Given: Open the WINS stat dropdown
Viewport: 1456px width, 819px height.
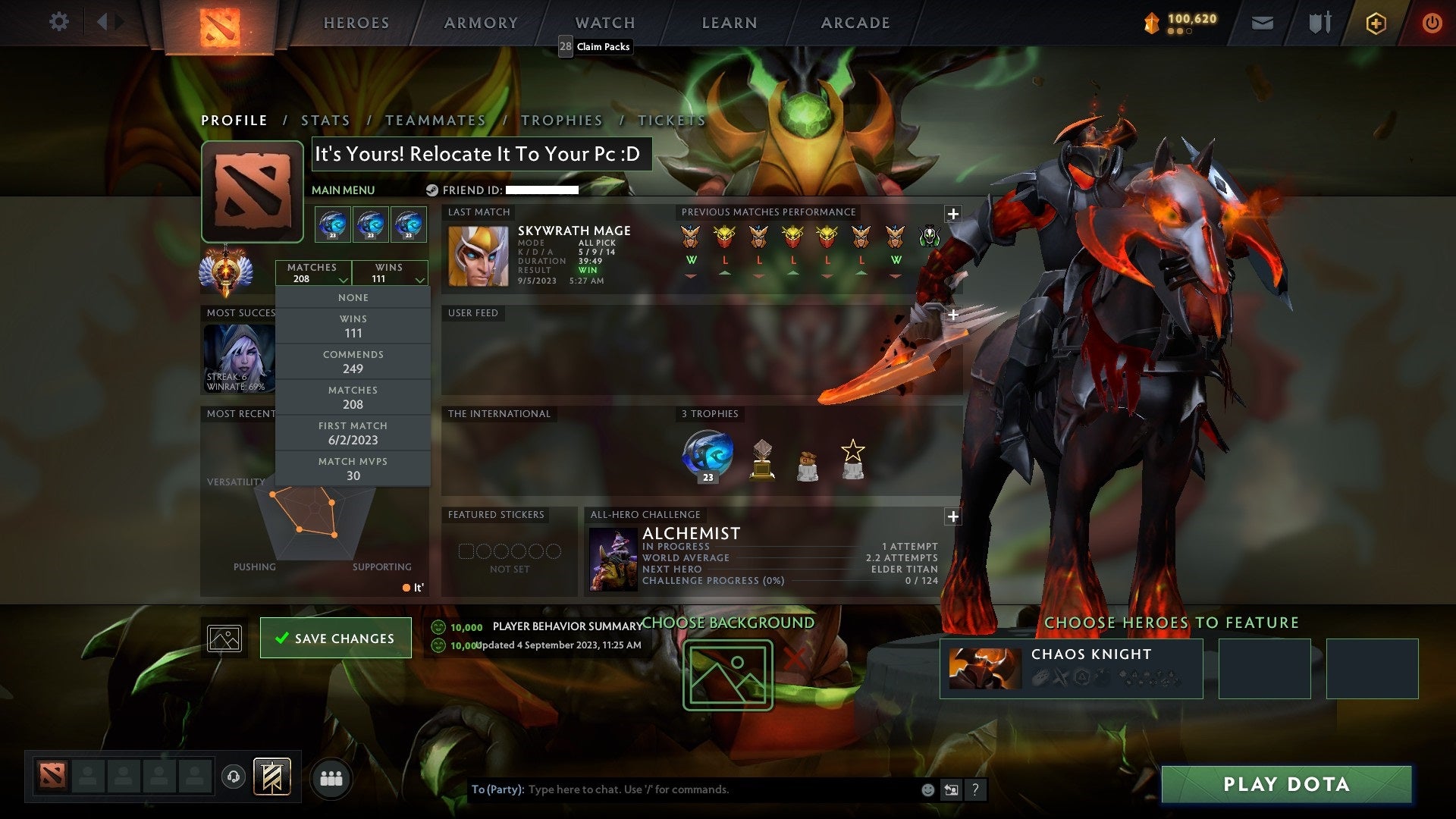Looking at the screenshot, I should 390,273.
